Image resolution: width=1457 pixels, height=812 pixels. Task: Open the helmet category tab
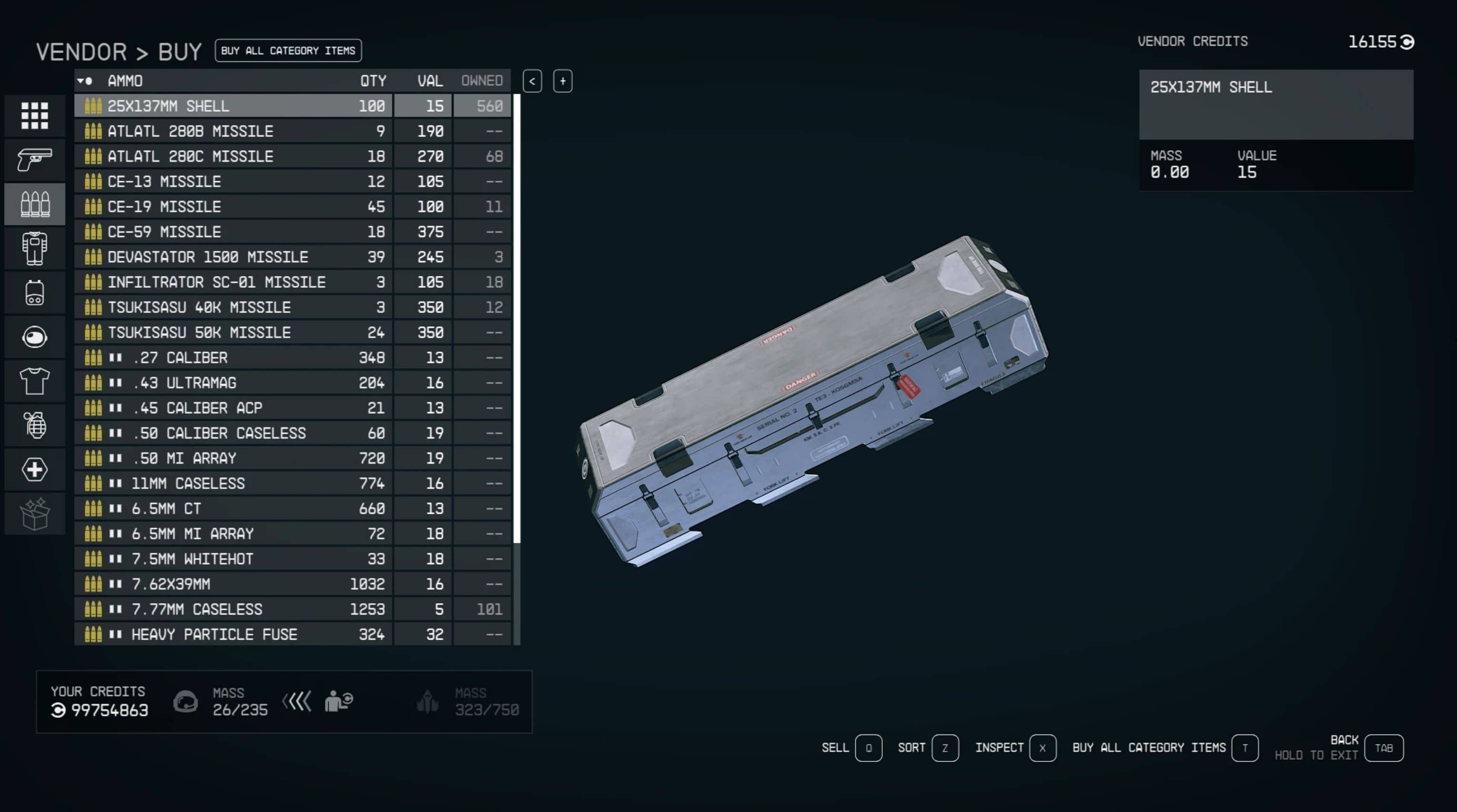point(35,338)
